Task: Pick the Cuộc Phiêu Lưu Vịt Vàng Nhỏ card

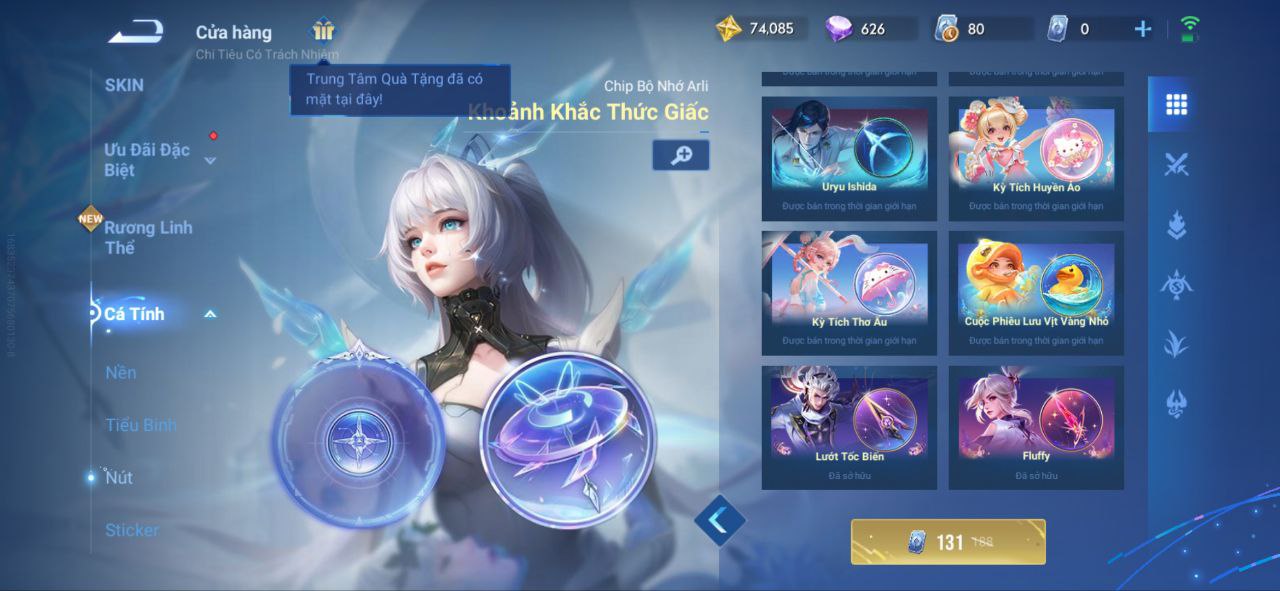Action: [1036, 293]
